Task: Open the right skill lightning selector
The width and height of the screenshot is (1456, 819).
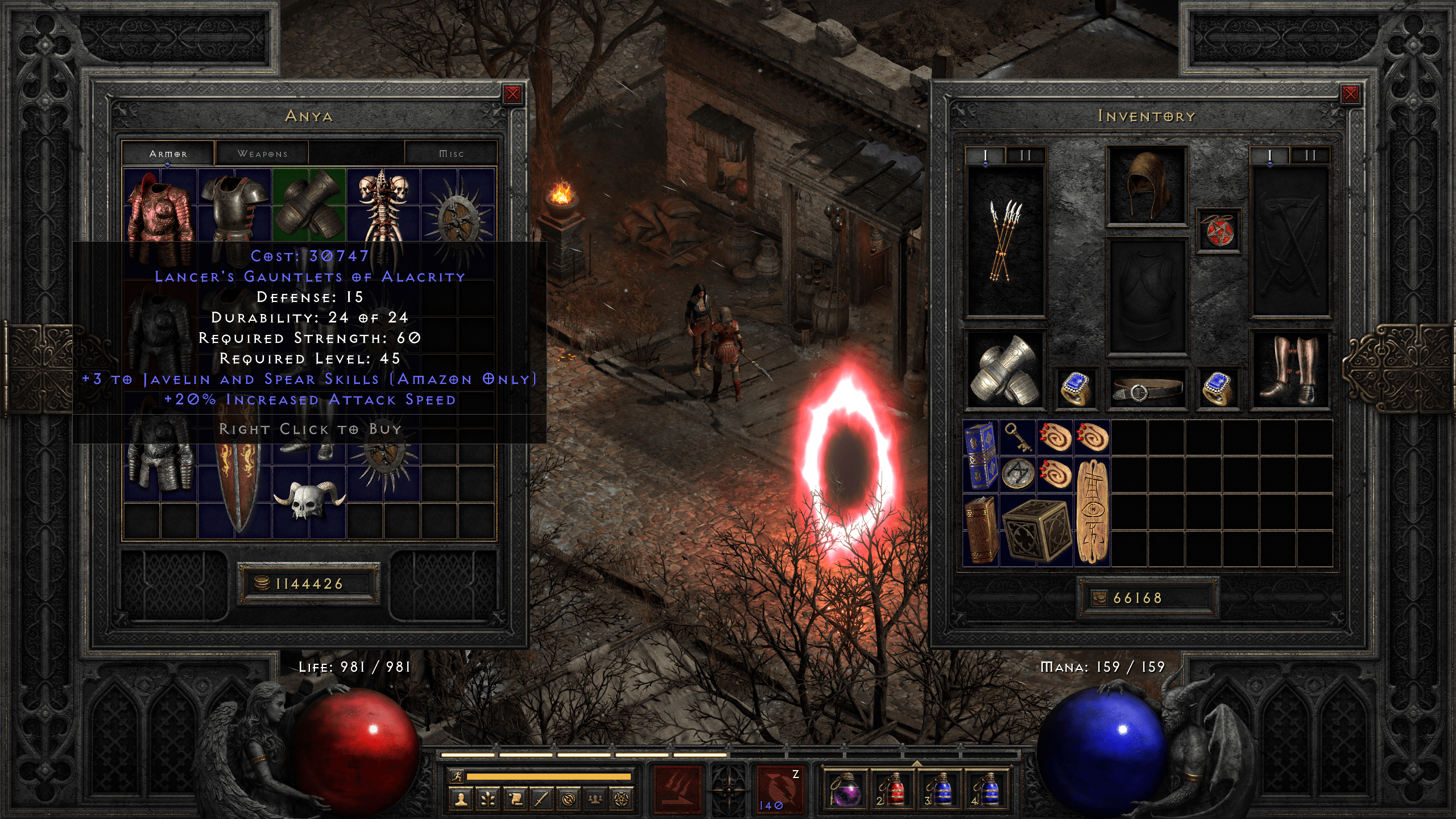Action: point(780,789)
